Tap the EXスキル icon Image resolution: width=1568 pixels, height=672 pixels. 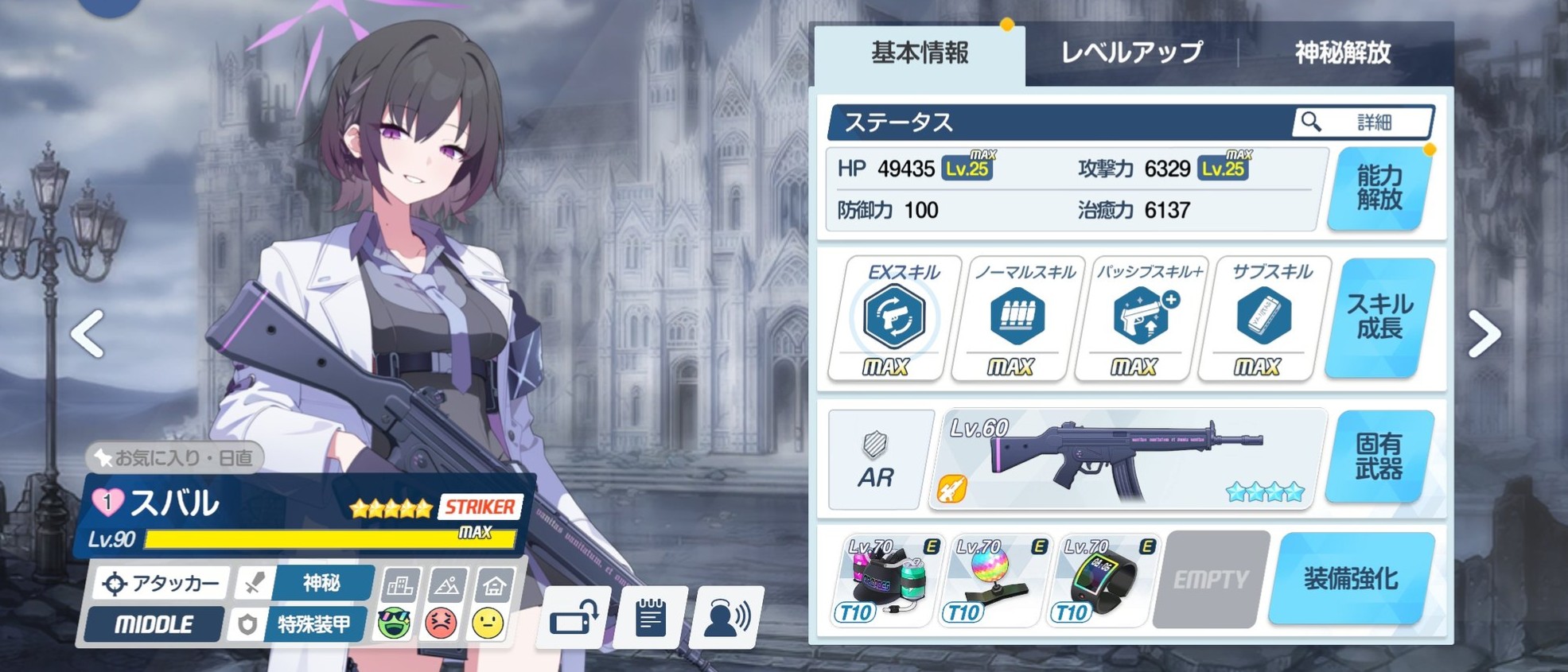point(894,317)
